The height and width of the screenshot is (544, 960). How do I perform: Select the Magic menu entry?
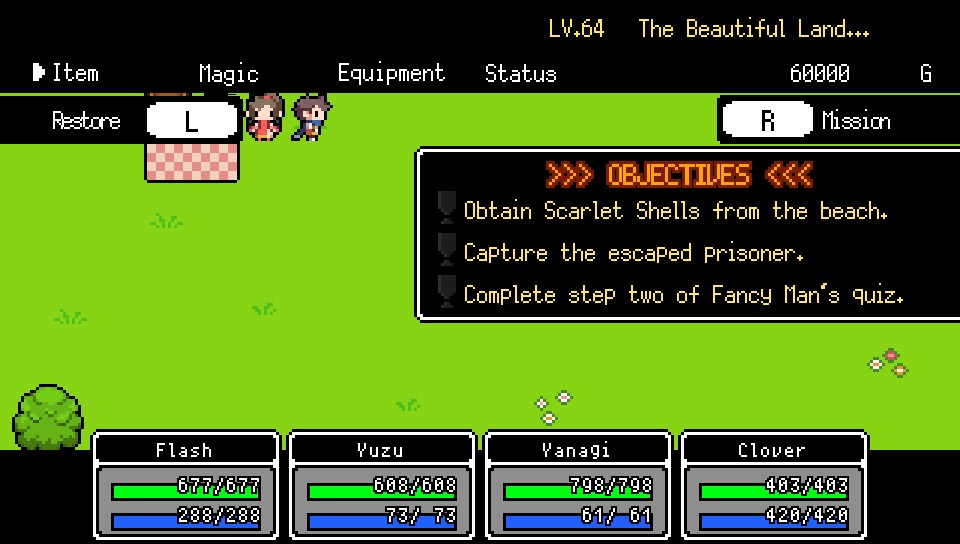[x=228, y=73]
